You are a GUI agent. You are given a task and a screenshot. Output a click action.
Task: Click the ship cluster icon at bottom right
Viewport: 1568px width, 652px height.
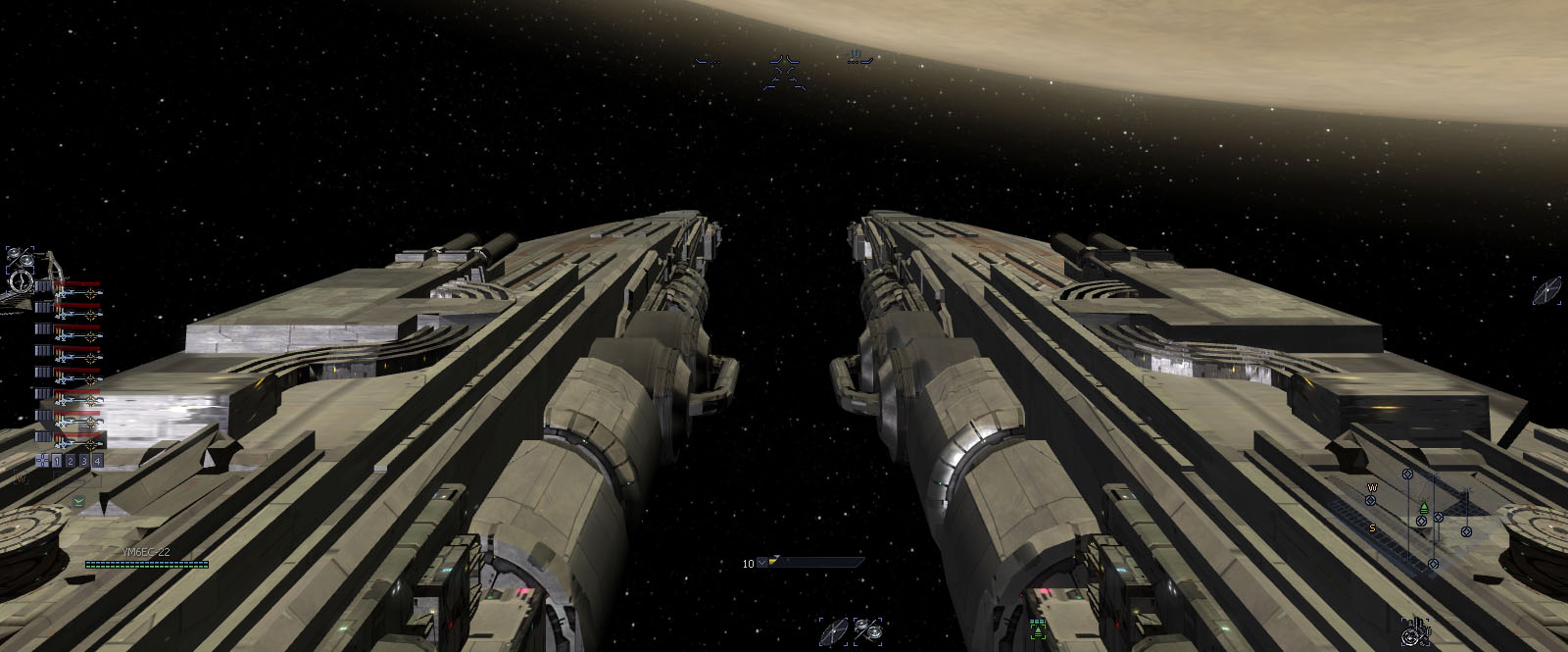point(1414,632)
